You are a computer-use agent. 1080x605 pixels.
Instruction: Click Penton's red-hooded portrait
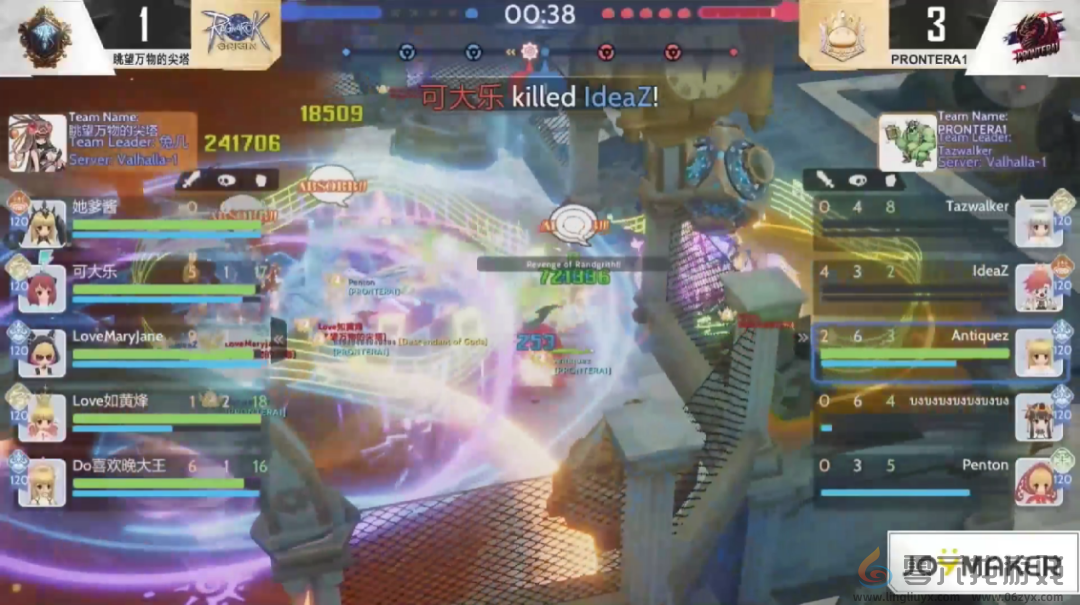click(1039, 482)
